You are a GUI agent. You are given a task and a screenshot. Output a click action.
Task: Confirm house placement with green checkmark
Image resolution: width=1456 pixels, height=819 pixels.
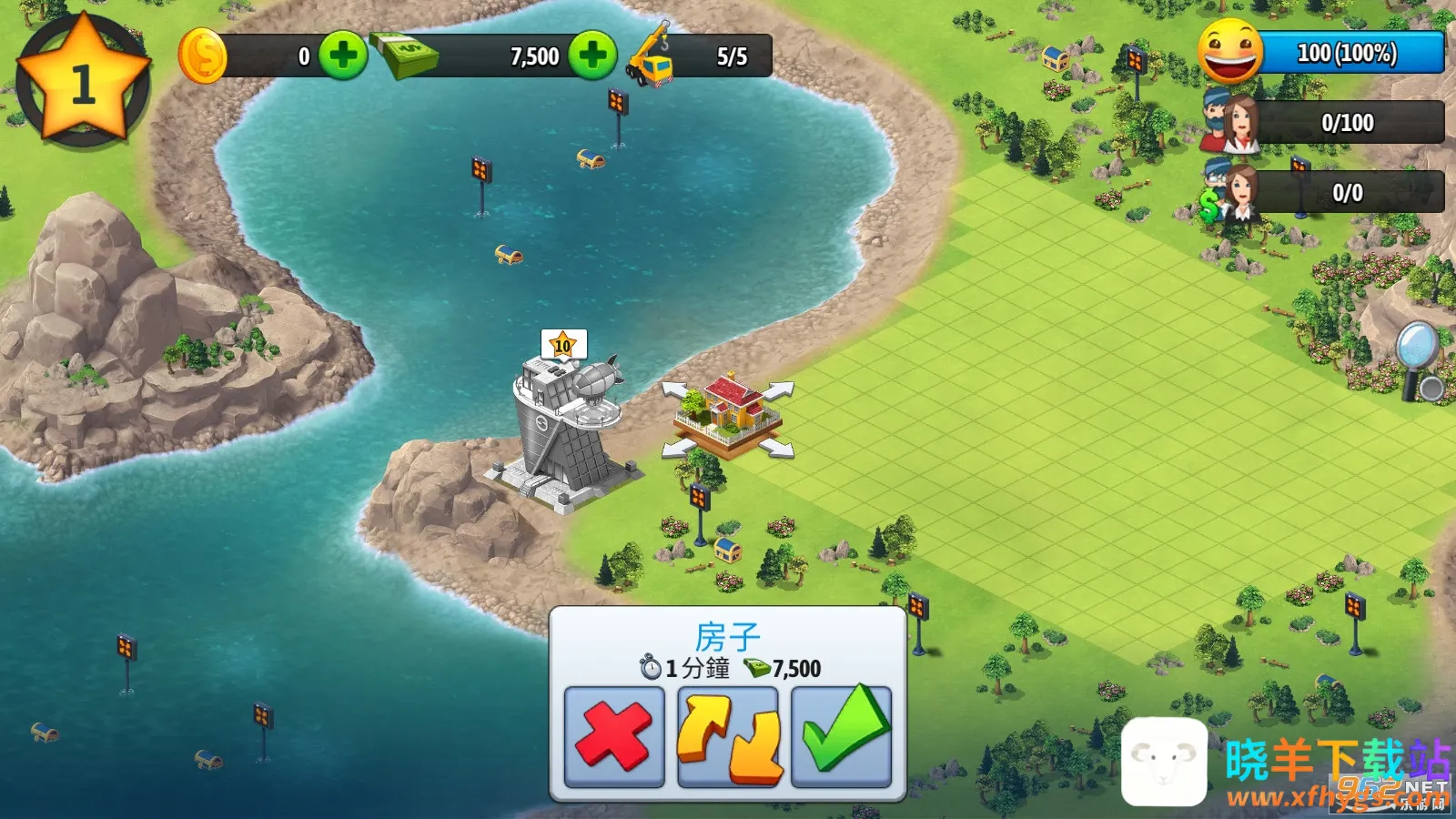point(842,736)
